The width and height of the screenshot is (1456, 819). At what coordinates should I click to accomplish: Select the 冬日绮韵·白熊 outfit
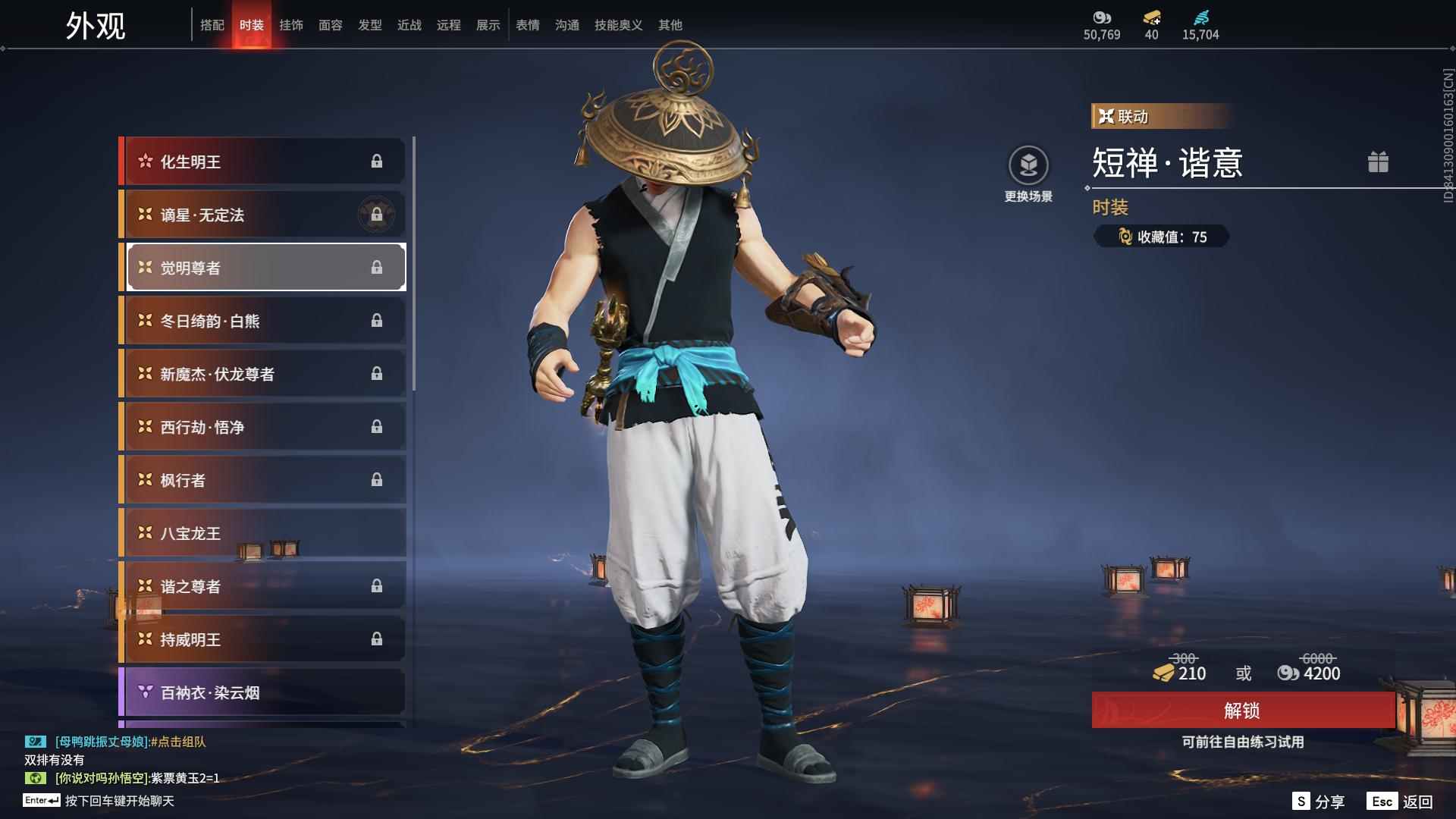pyautogui.click(x=250, y=320)
